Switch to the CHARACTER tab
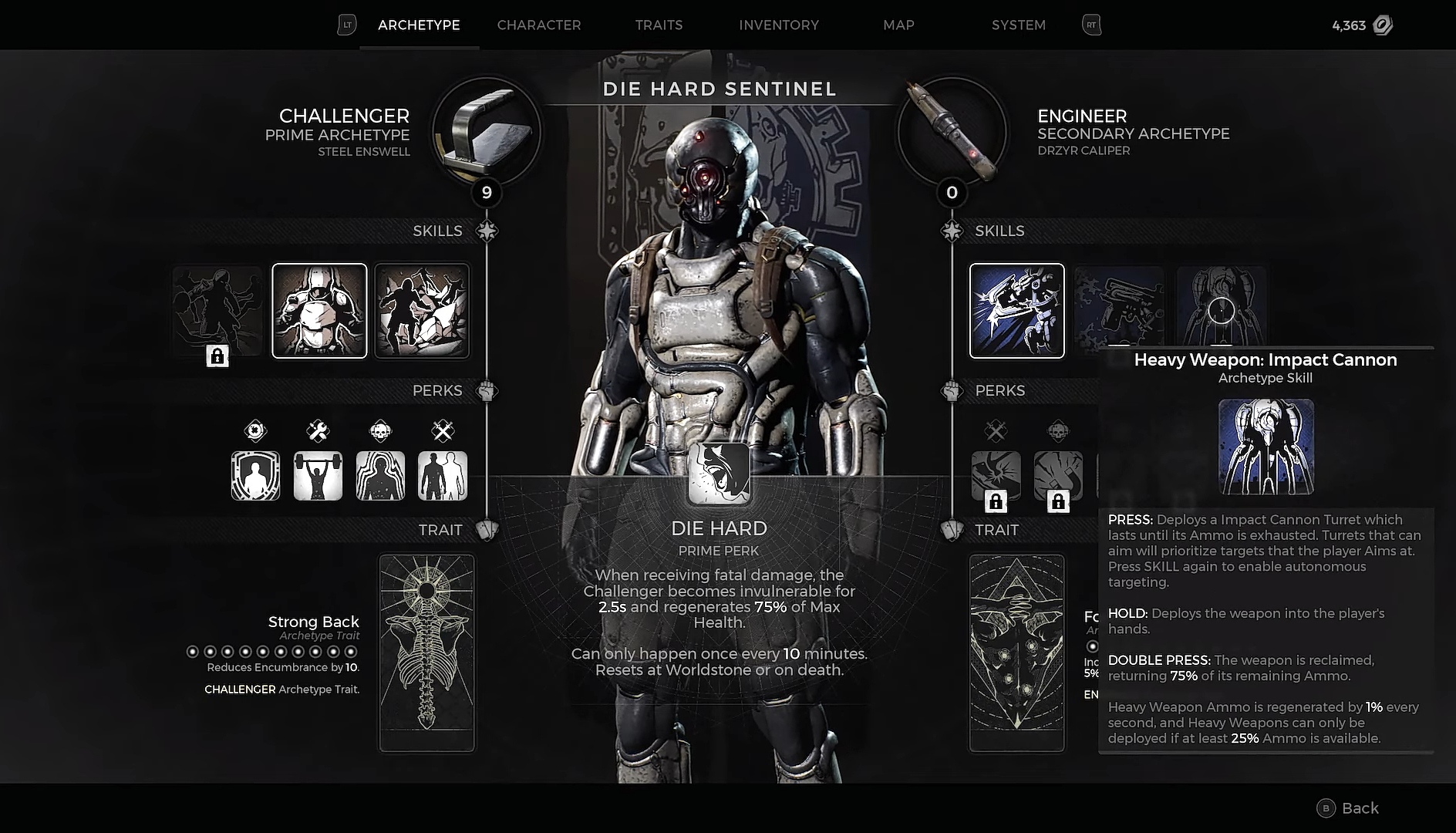 pyautogui.click(x=539, y=25)
